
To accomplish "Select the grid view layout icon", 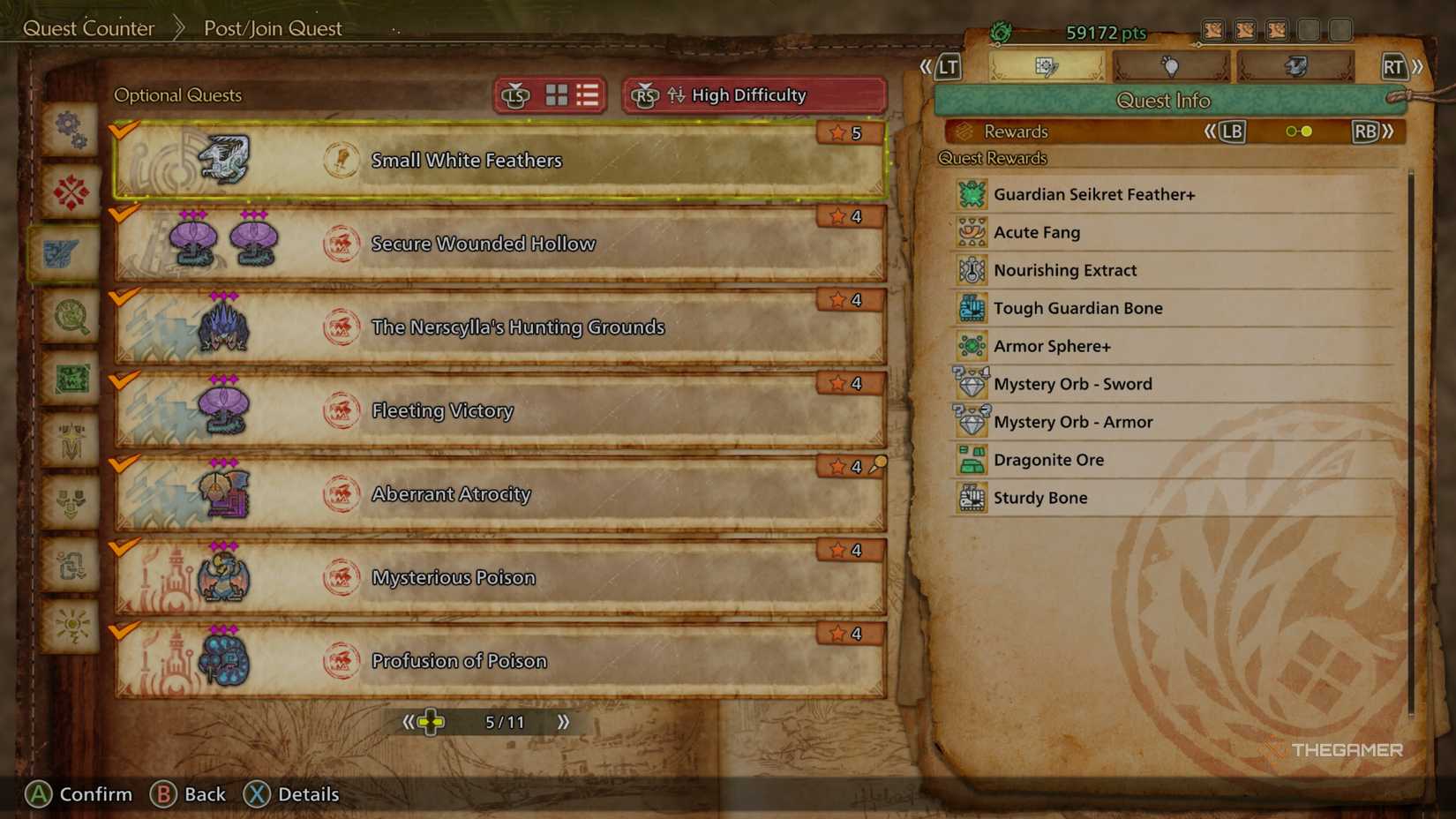I will pos(557,95).
